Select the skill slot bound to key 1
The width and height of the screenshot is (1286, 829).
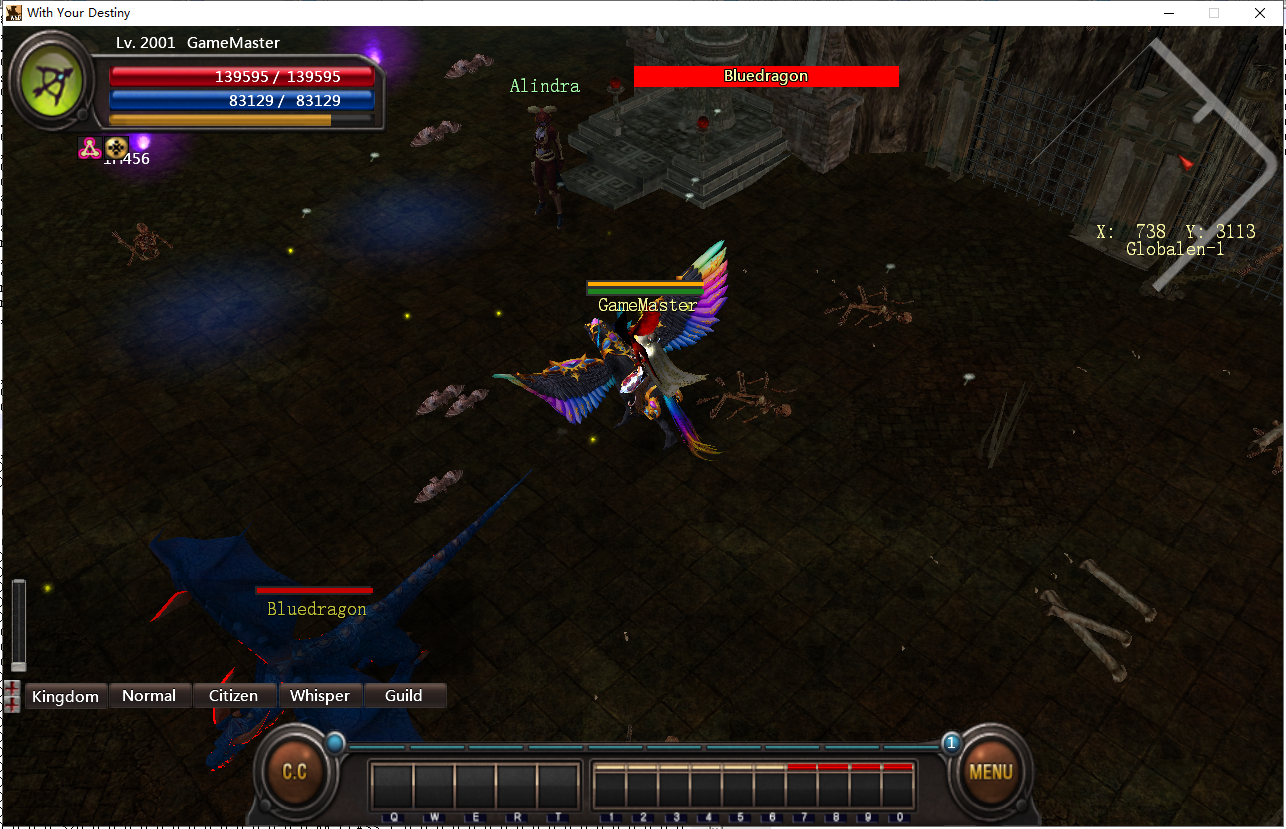(611, 785)
